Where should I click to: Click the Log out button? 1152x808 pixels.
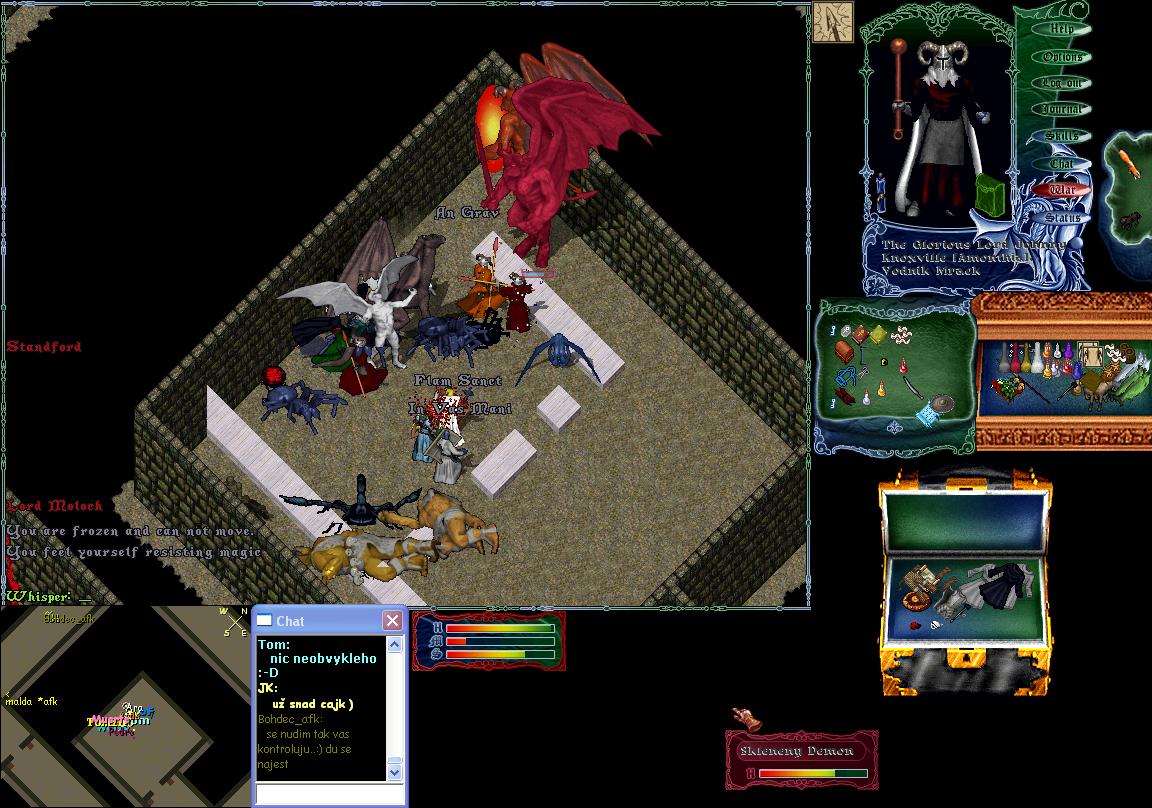(1061, 83)
